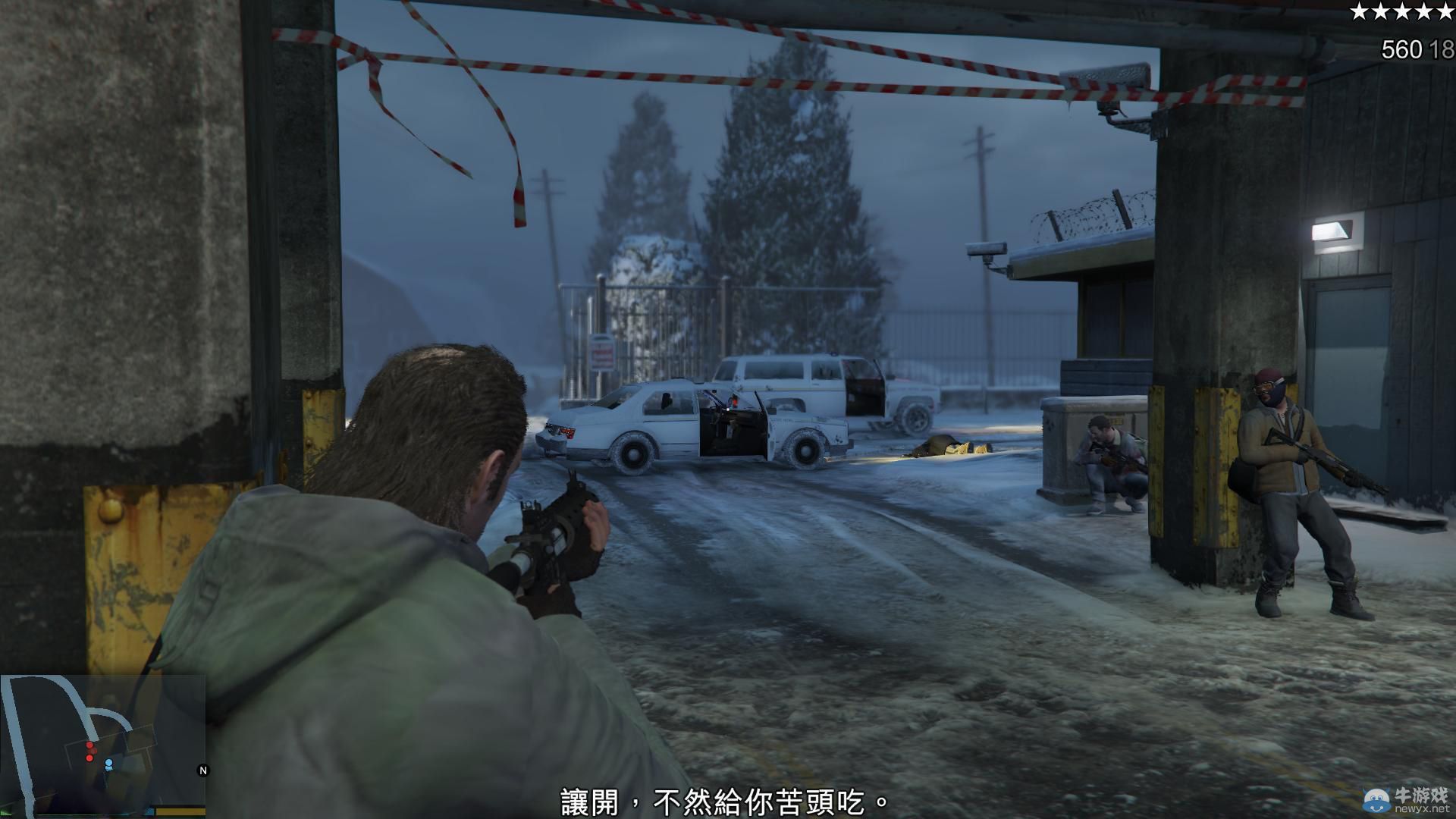Open the minimap border frame
The height and width of the screenshot is (819, 1456).
click(x=102, y=675)
